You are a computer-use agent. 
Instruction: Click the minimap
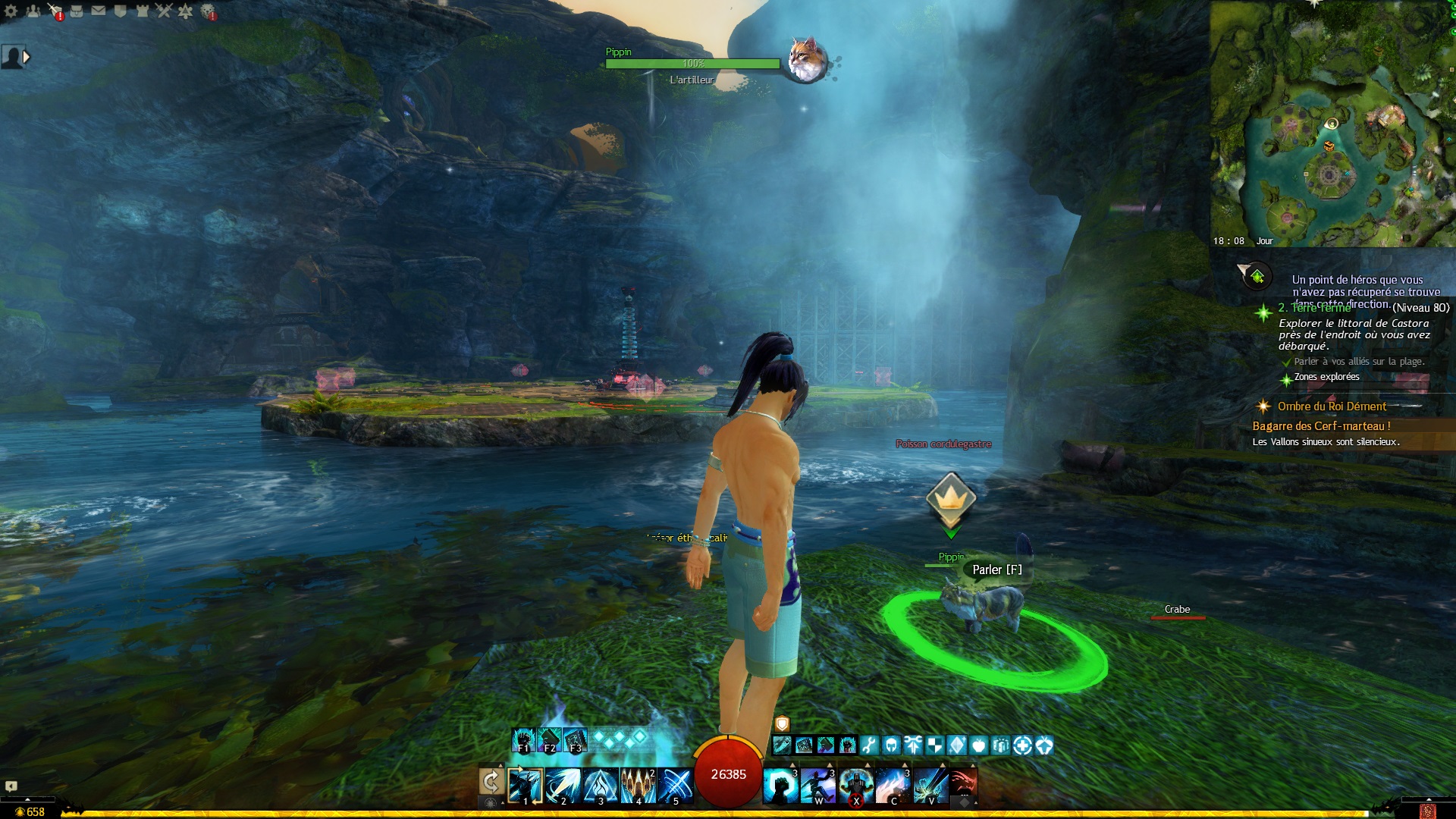pos(1332,124)
